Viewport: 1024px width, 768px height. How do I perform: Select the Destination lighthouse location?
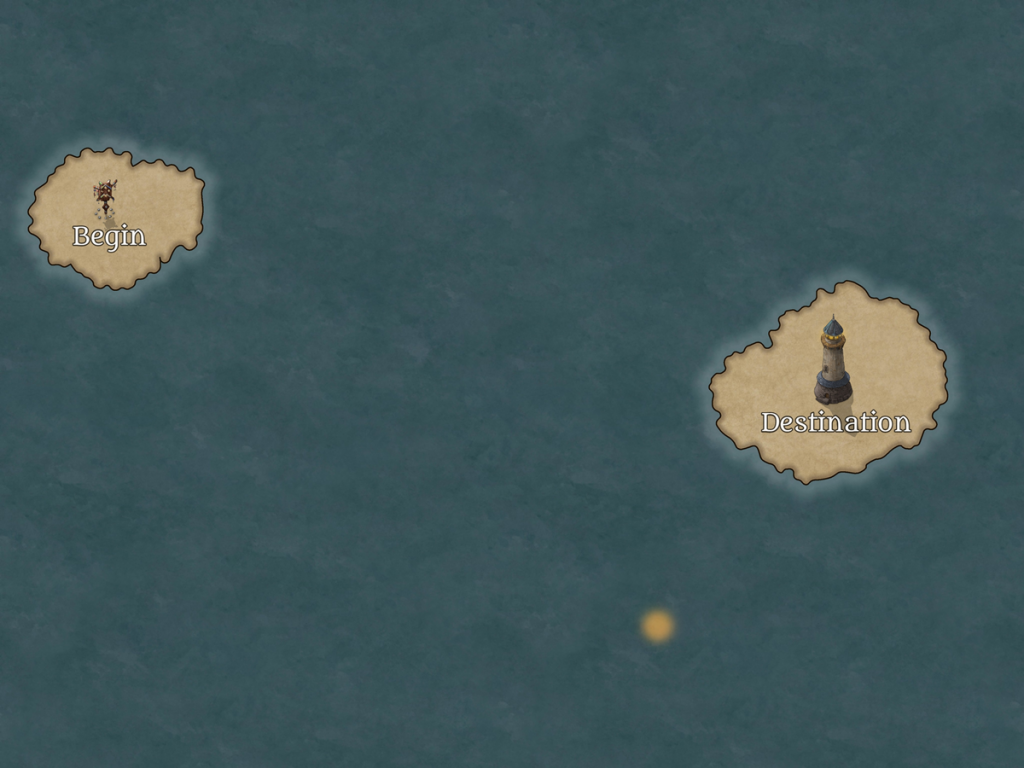(x=833, y=362)
